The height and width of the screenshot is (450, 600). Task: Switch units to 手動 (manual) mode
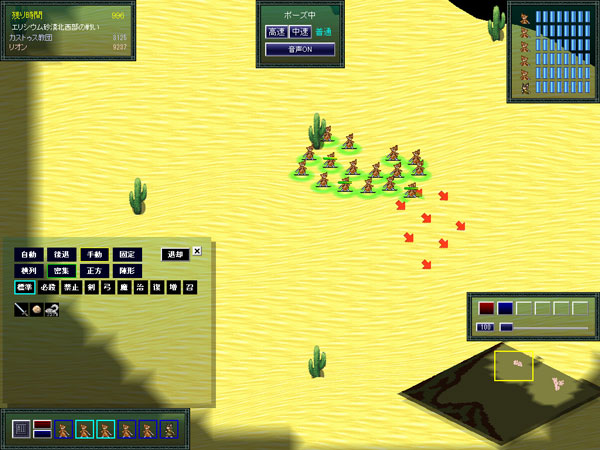click(94, 254)
